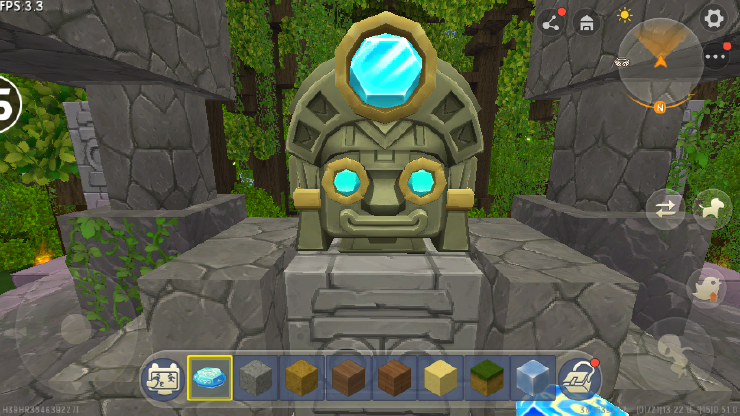740x416 pixels.
Task: Open the settings gear menu
Action: click(713, 18)
